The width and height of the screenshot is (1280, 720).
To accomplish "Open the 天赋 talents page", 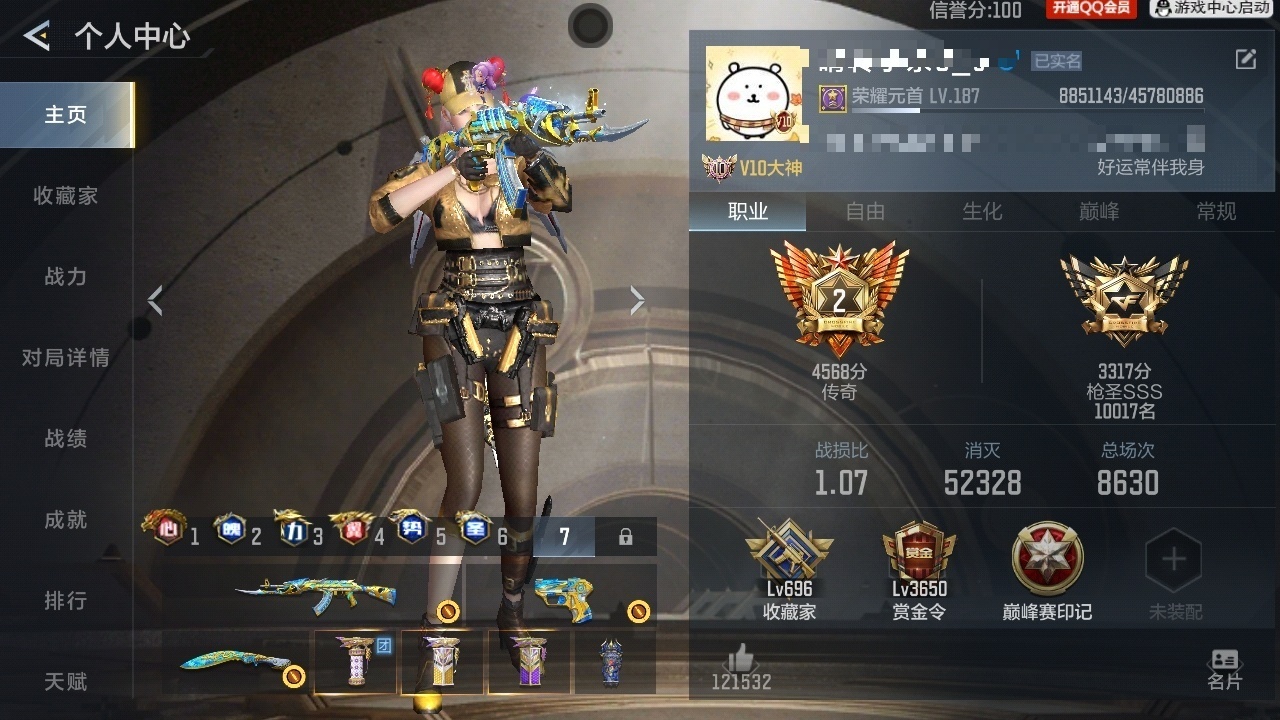I will [x=66, y=682].
